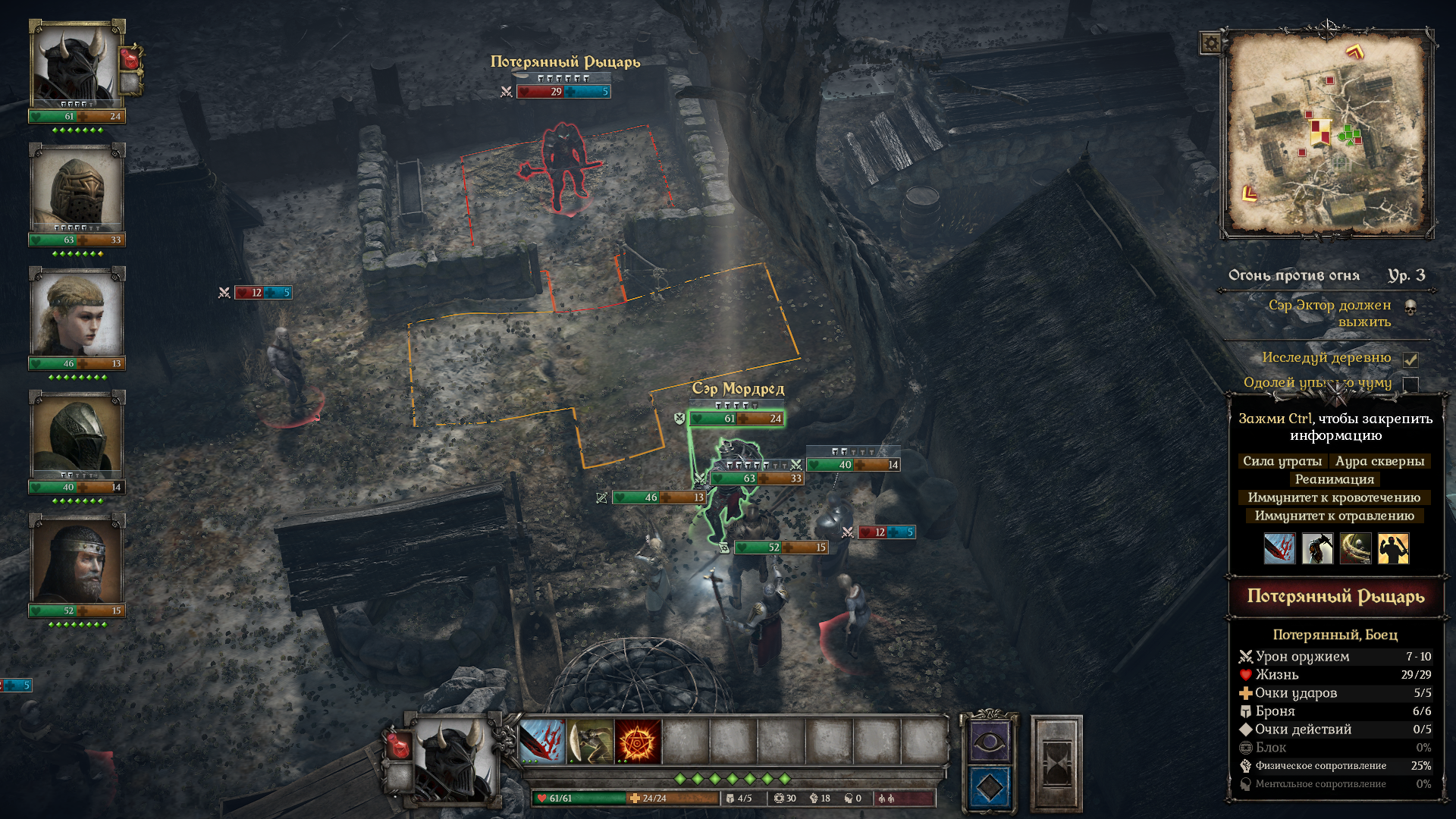Inspect the enemy's axe-swing skill icon

point(1317,548)
